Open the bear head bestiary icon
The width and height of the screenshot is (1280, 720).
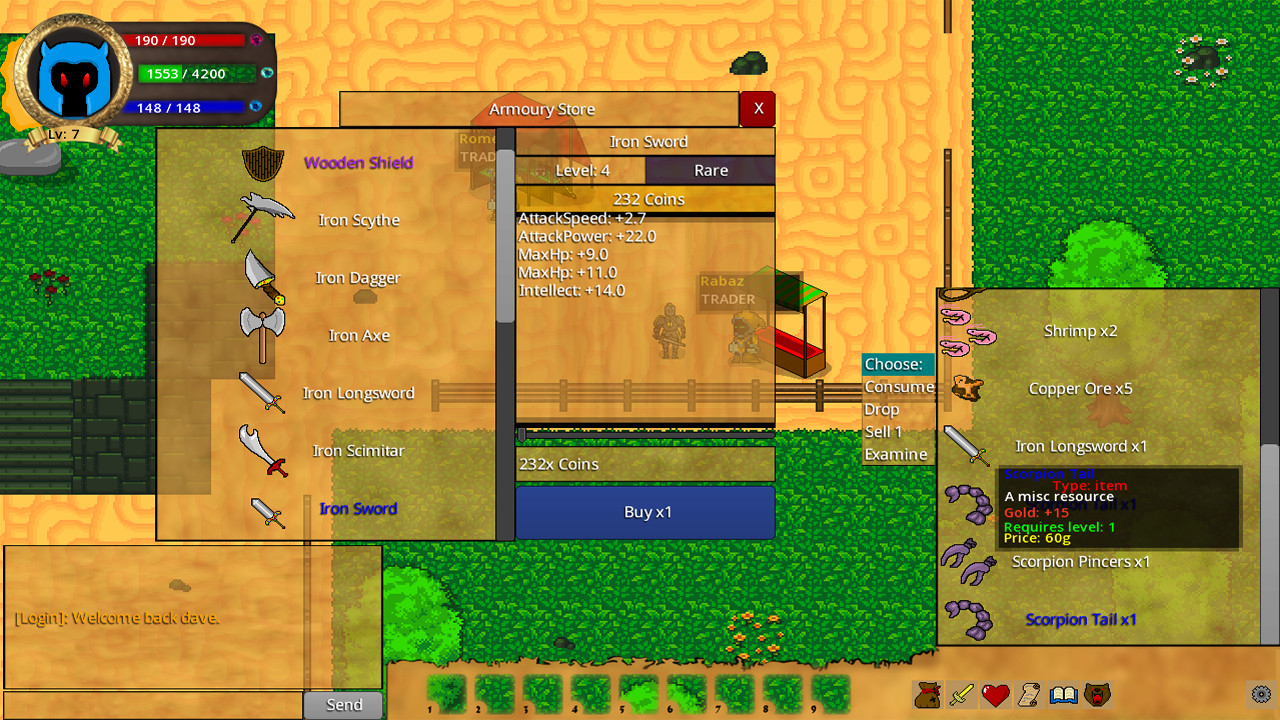pyautogui.click(x=1099, y=695)
